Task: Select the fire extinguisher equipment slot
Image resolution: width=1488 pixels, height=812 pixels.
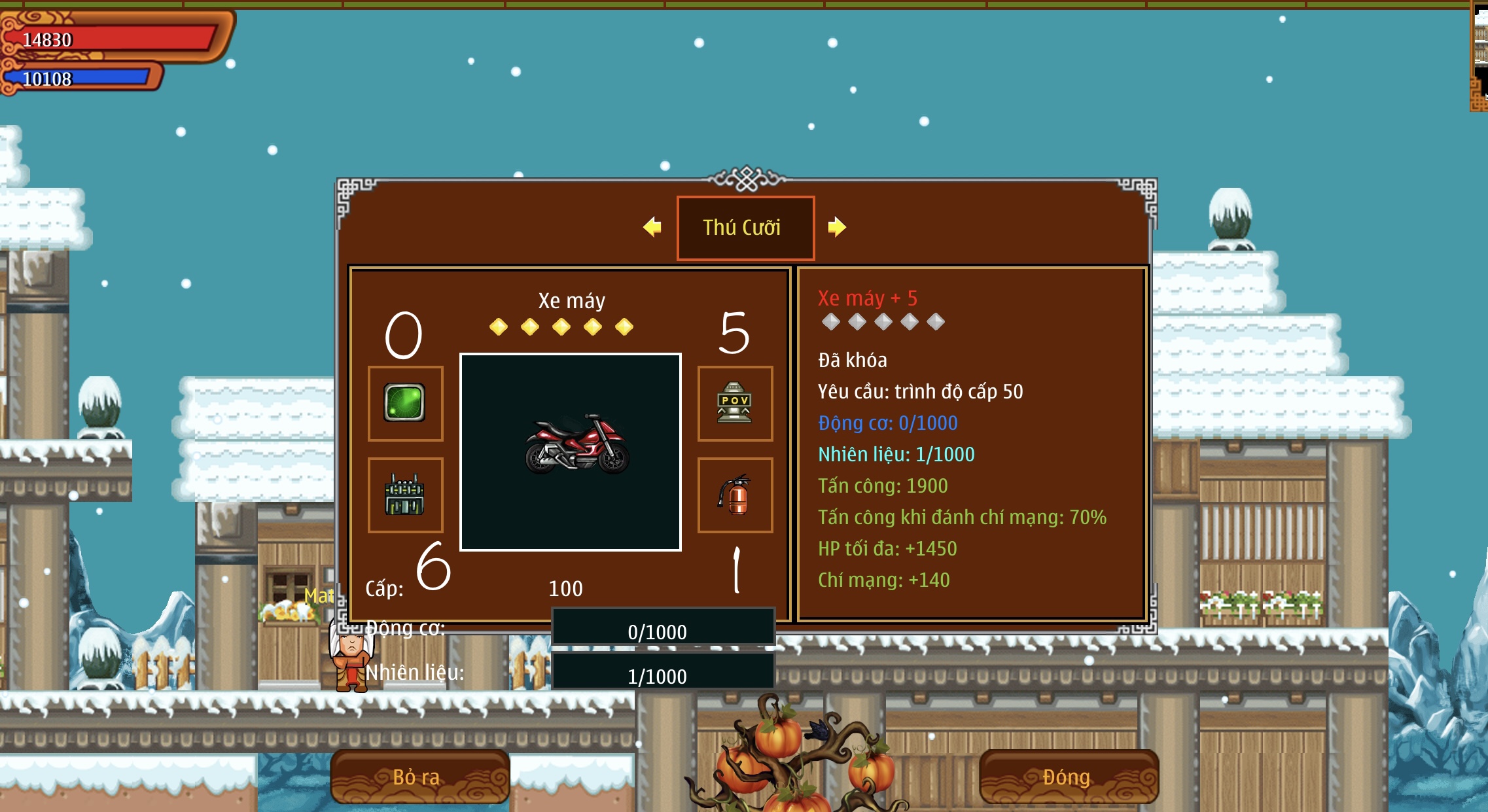Action: 735,495
